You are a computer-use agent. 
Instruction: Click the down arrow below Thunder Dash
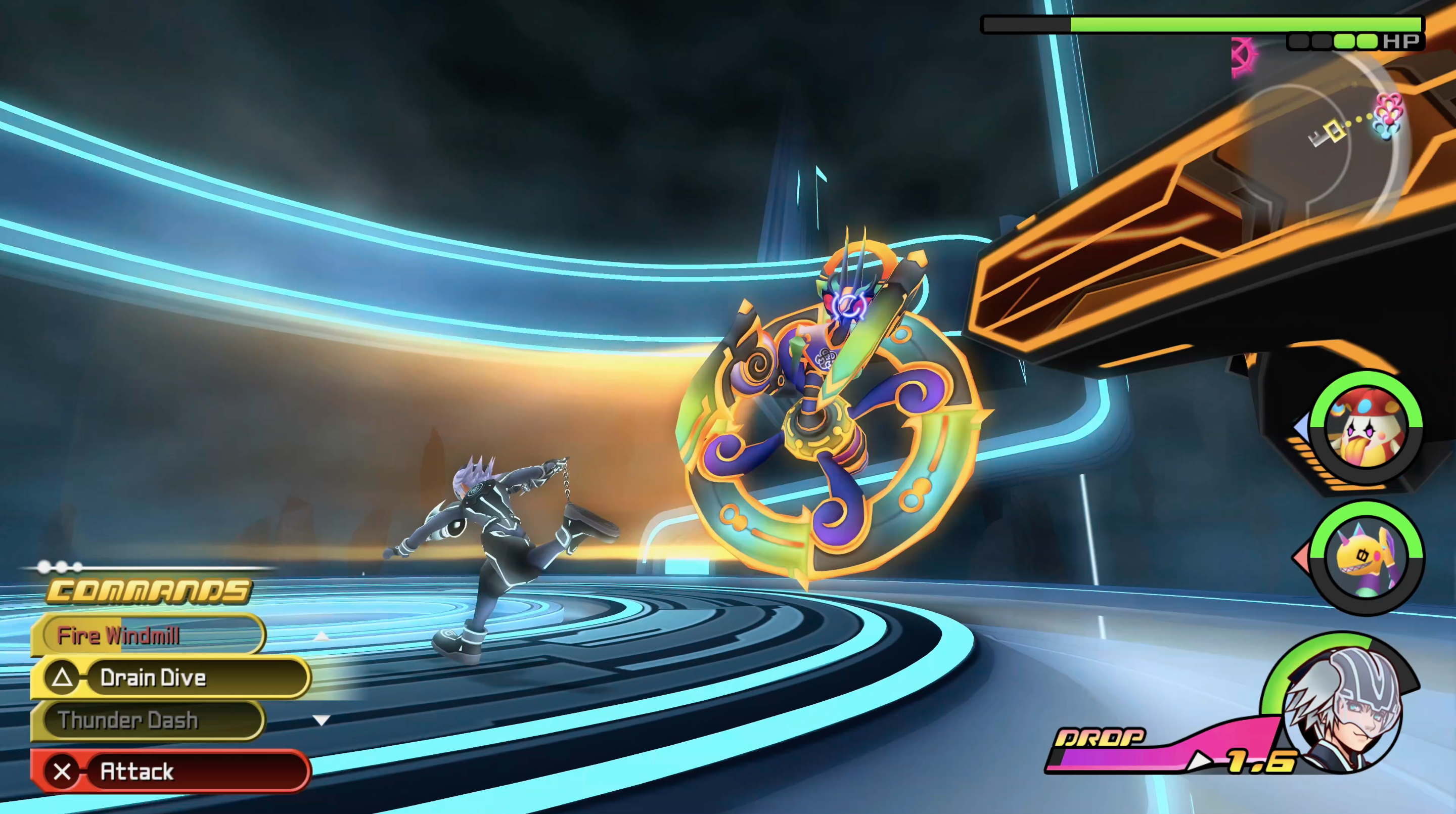tap(320, 719)
